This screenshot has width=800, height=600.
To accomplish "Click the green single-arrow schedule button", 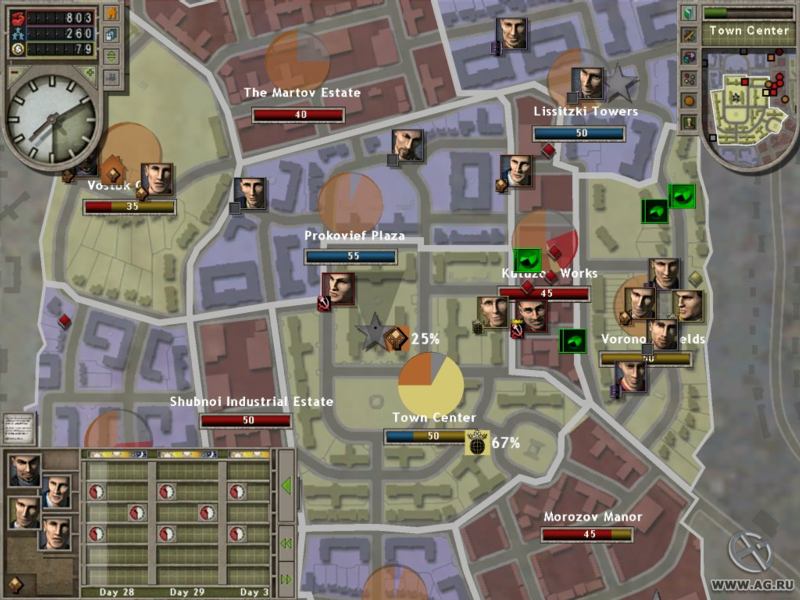I will (x=286, y=486).
